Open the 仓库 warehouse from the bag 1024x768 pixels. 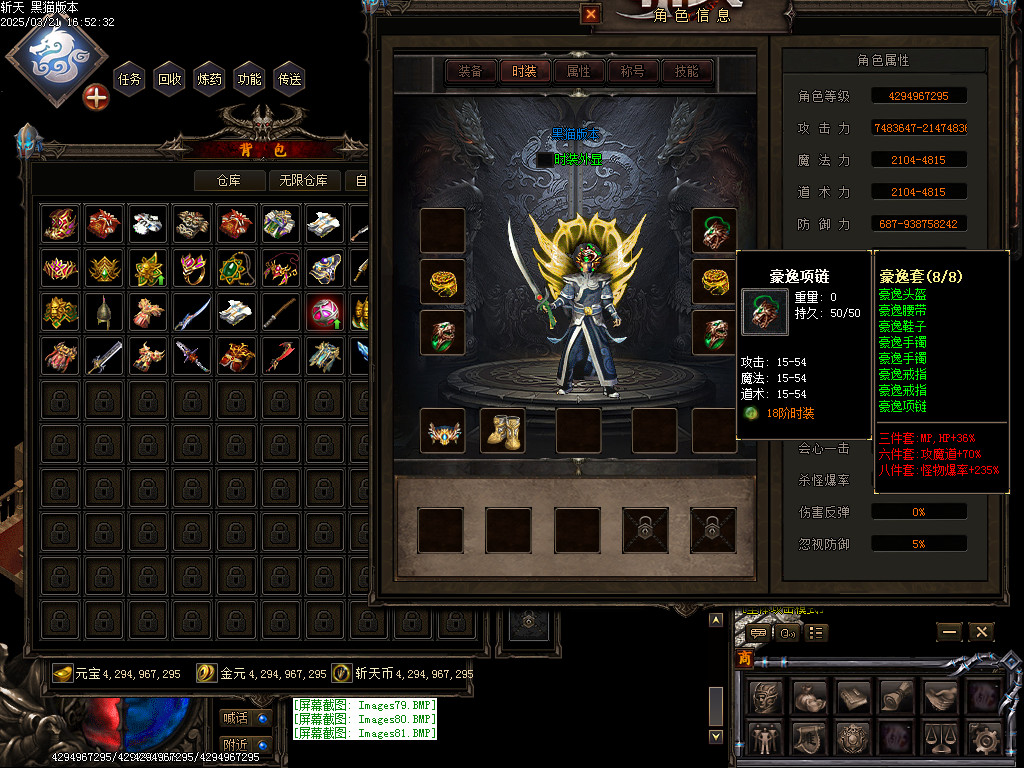tap(230, 181)
